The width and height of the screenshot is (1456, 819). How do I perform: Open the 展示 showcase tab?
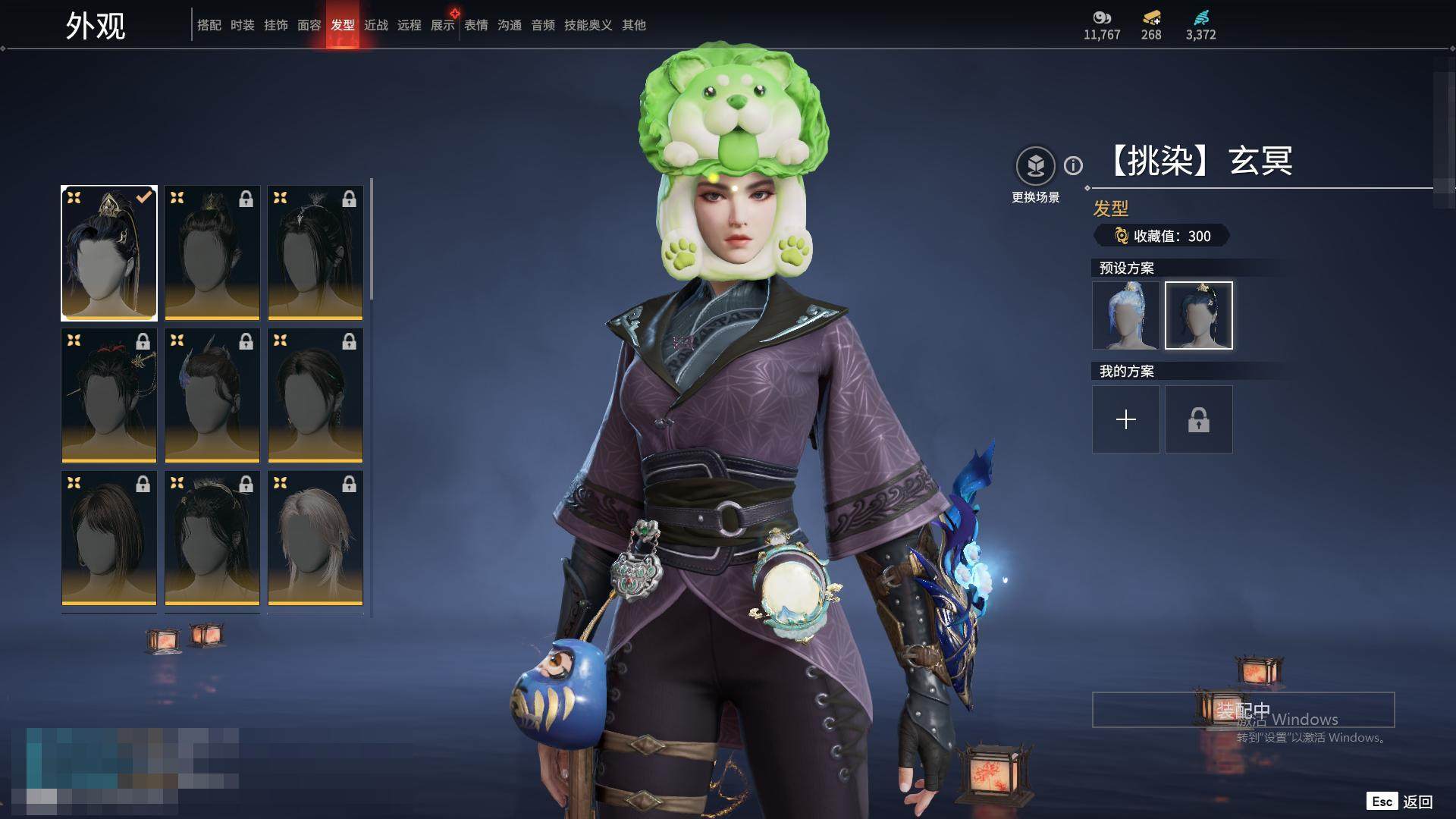pyautogui.click(x=443, y=25)
